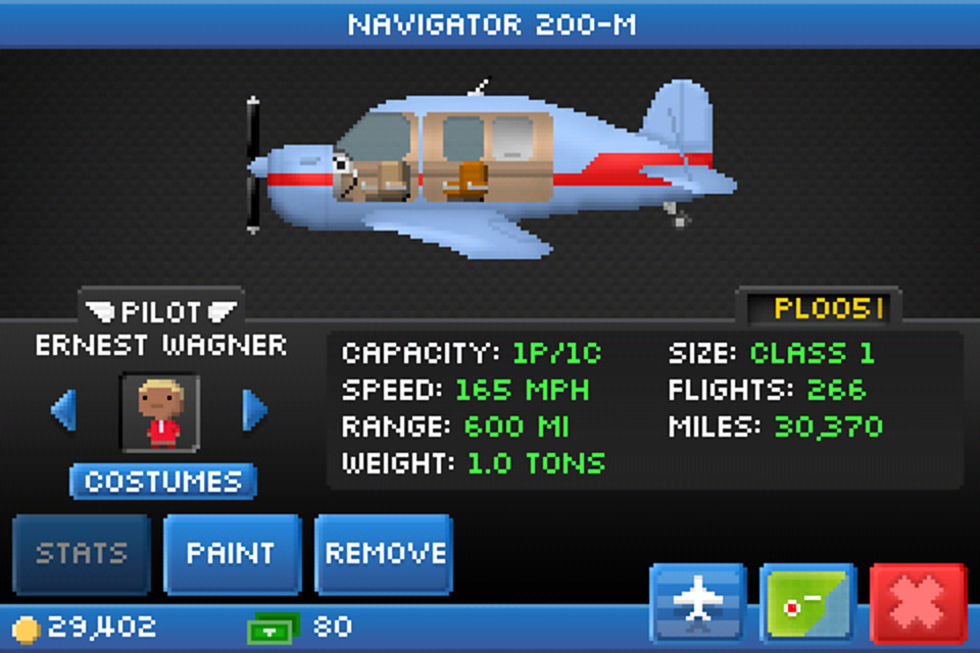Select the previous pilot with left arrow
The image size is (980, 653).
coord(64,411)
